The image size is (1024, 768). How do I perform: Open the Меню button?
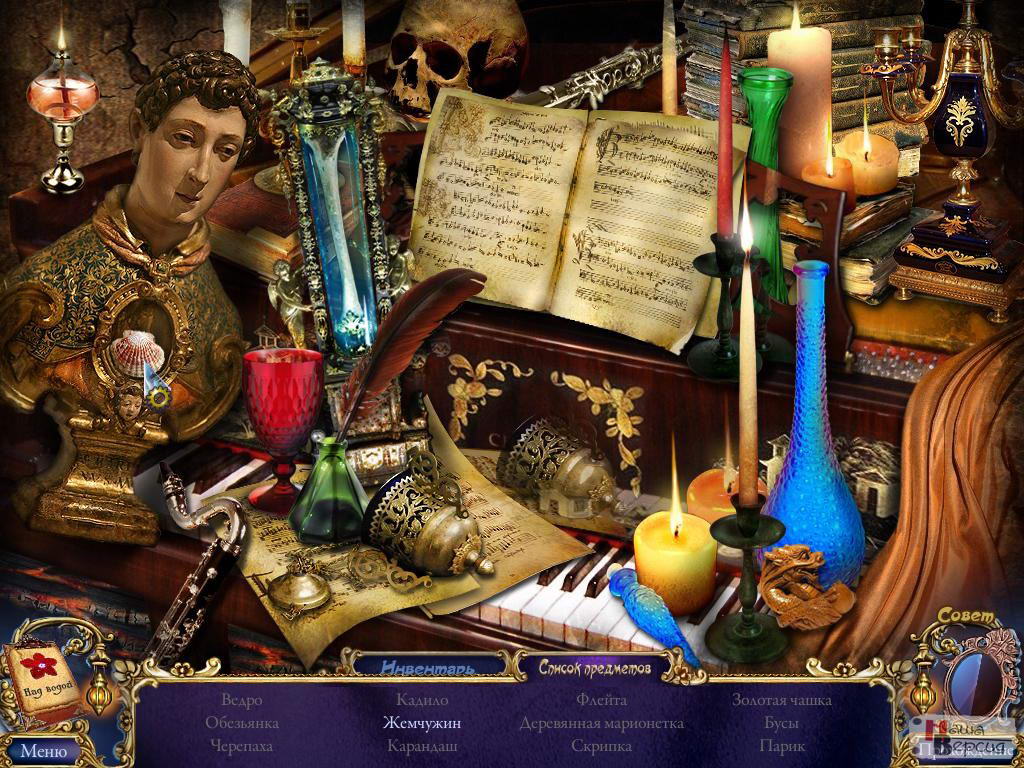(x=43, y=750)
